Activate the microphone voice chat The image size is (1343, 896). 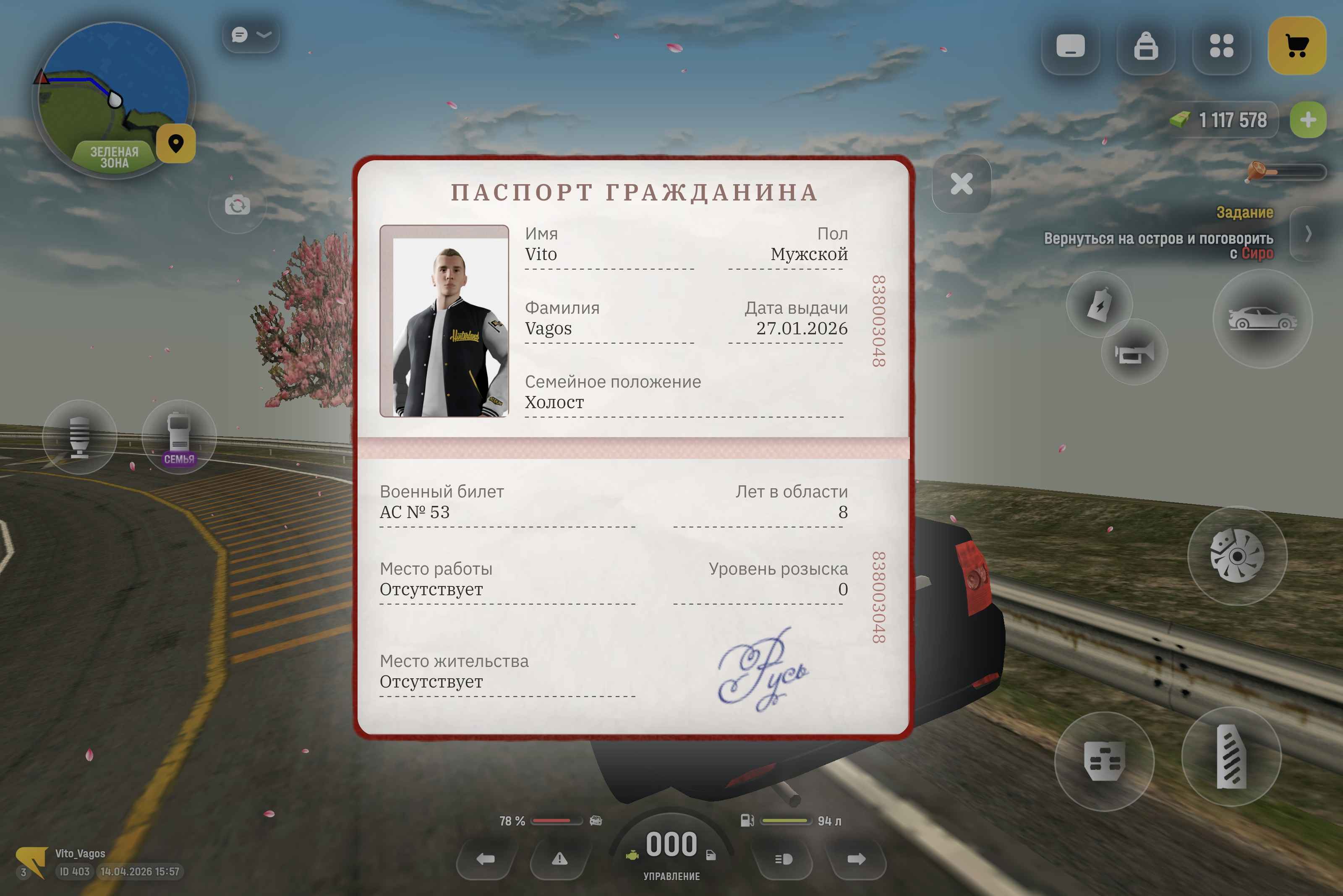coord(79,437)
